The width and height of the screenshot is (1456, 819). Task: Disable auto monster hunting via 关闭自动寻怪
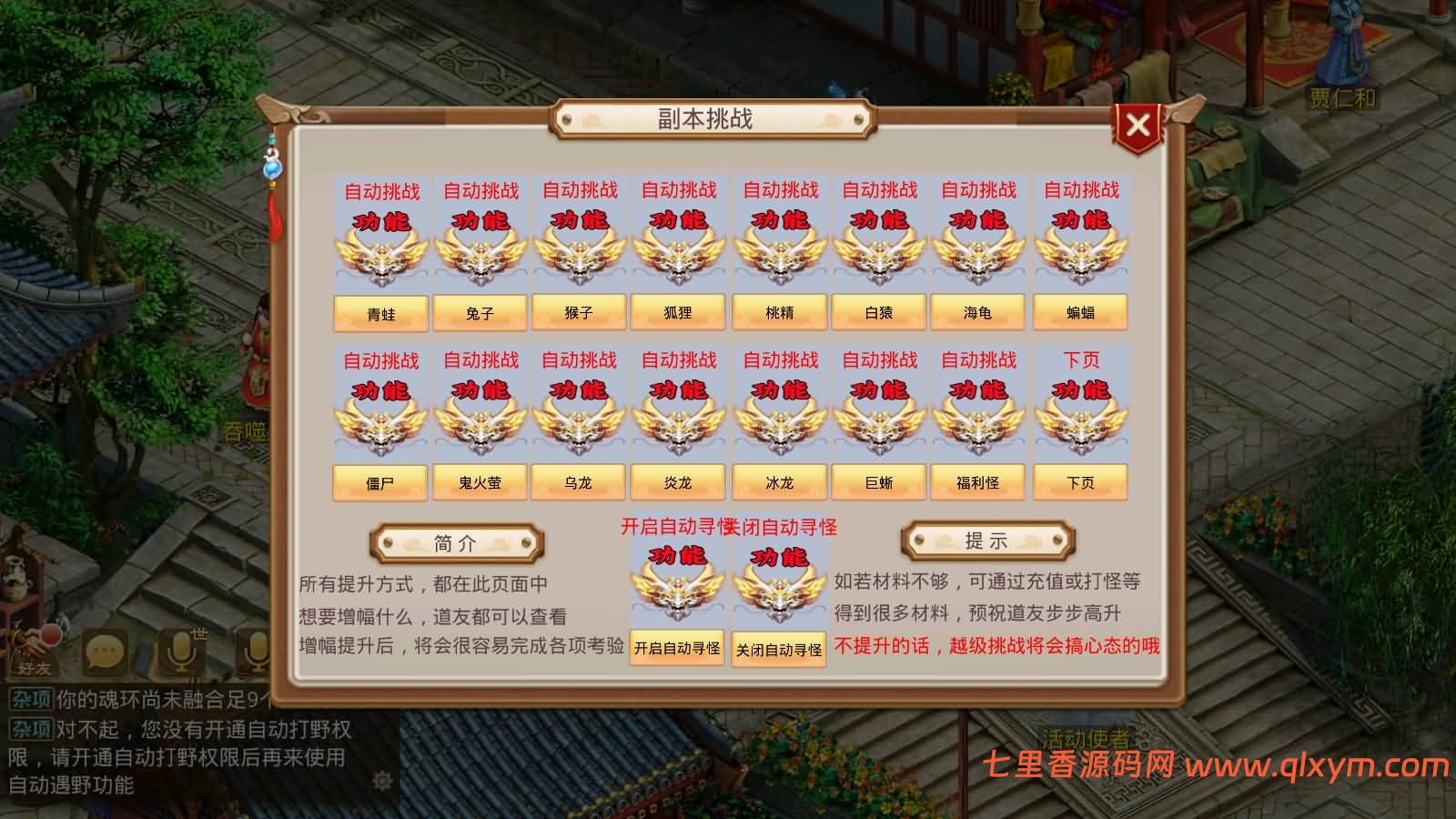[779, 651]
